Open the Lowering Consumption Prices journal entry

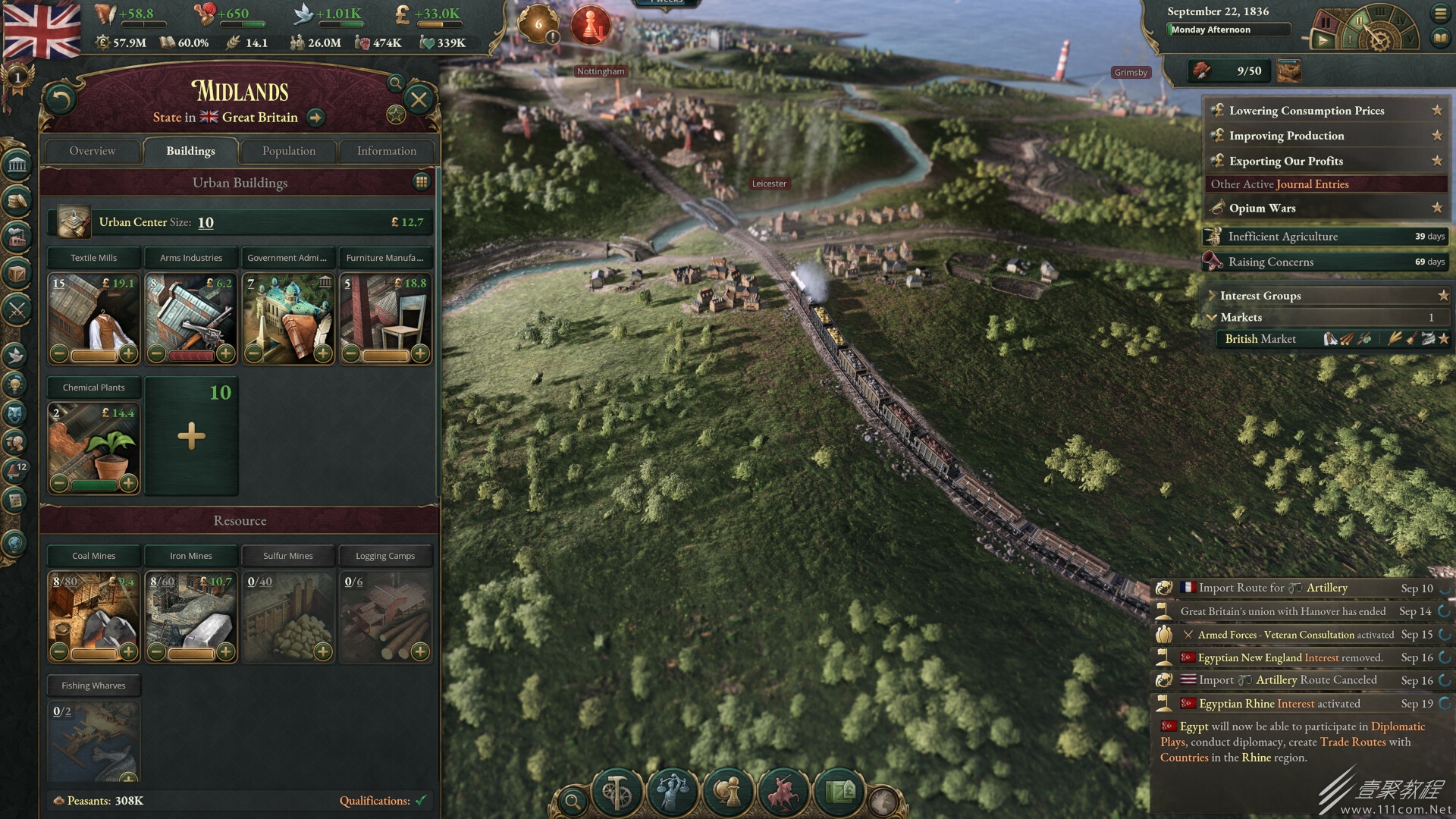click(x=1306, y=111)
